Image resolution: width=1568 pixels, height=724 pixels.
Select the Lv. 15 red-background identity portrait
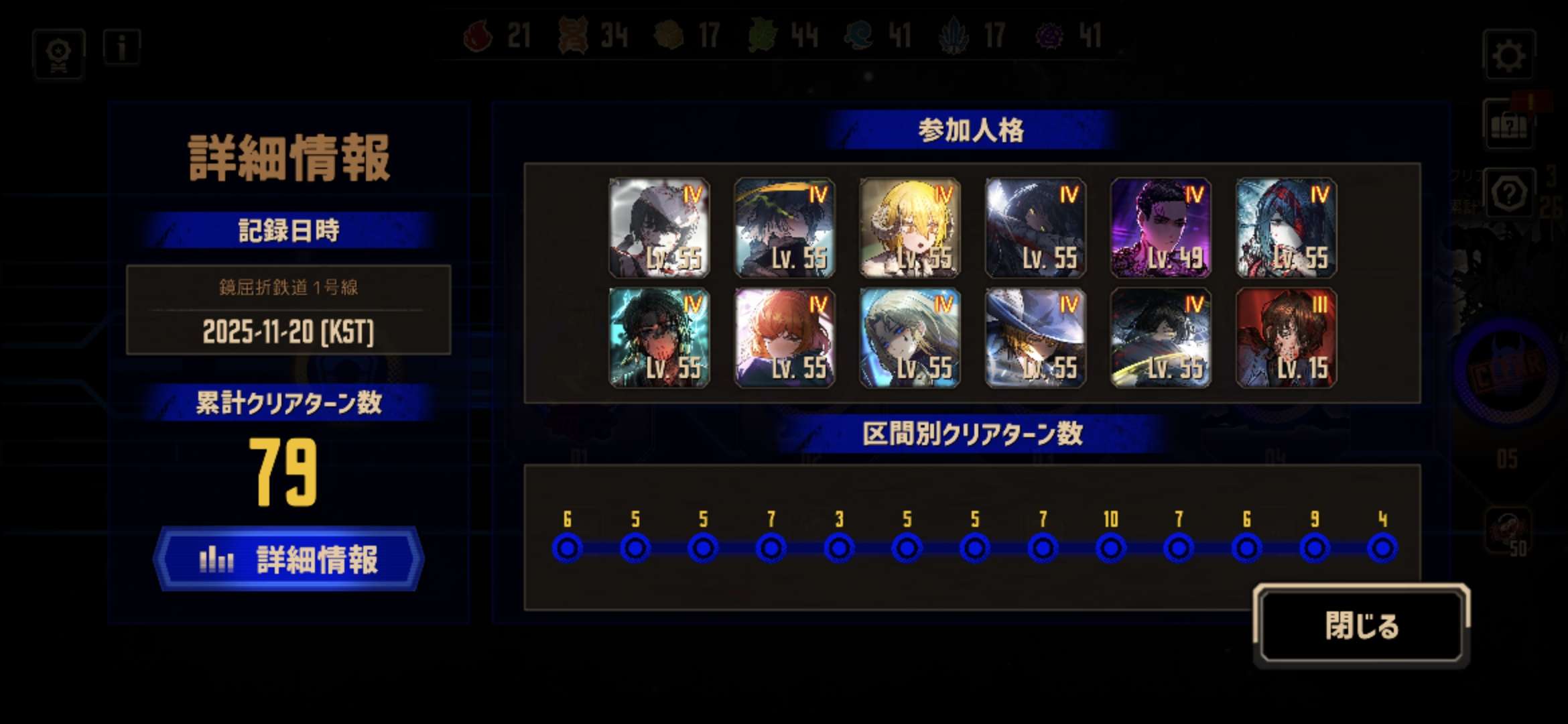[x=1286, y=338]
